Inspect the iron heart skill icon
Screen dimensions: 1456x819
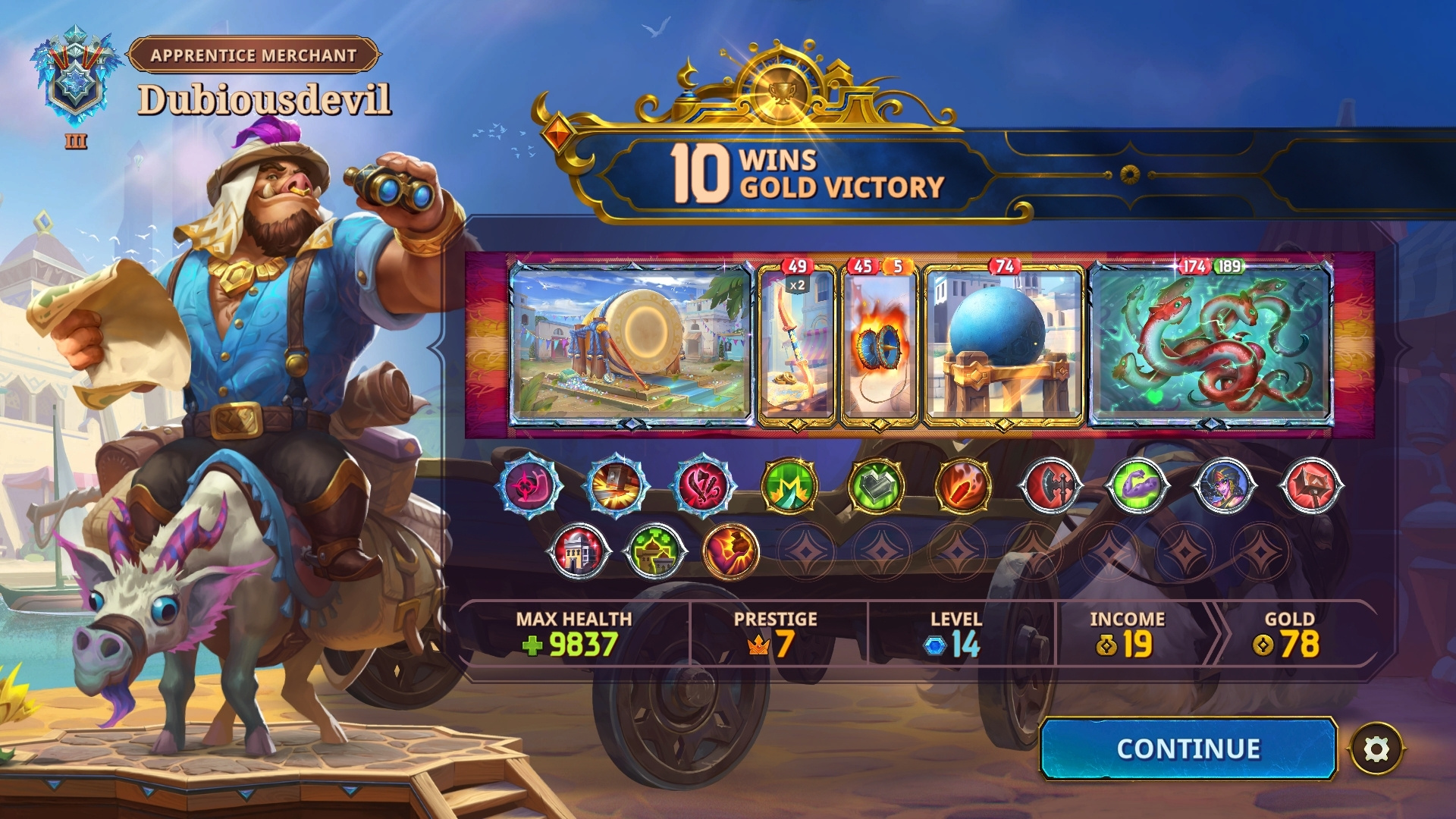876,486
